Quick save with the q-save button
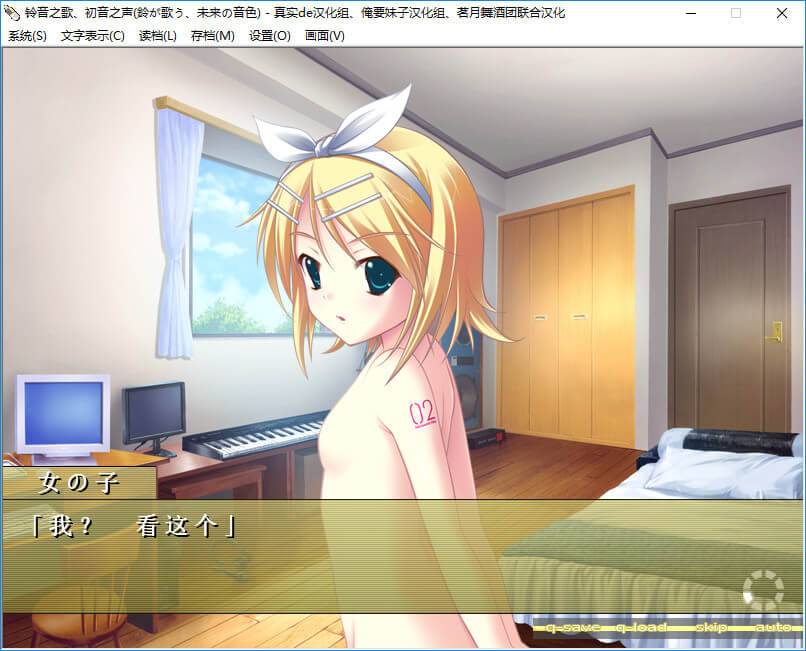This screenshot has height=651, width=806. [572, 627]
